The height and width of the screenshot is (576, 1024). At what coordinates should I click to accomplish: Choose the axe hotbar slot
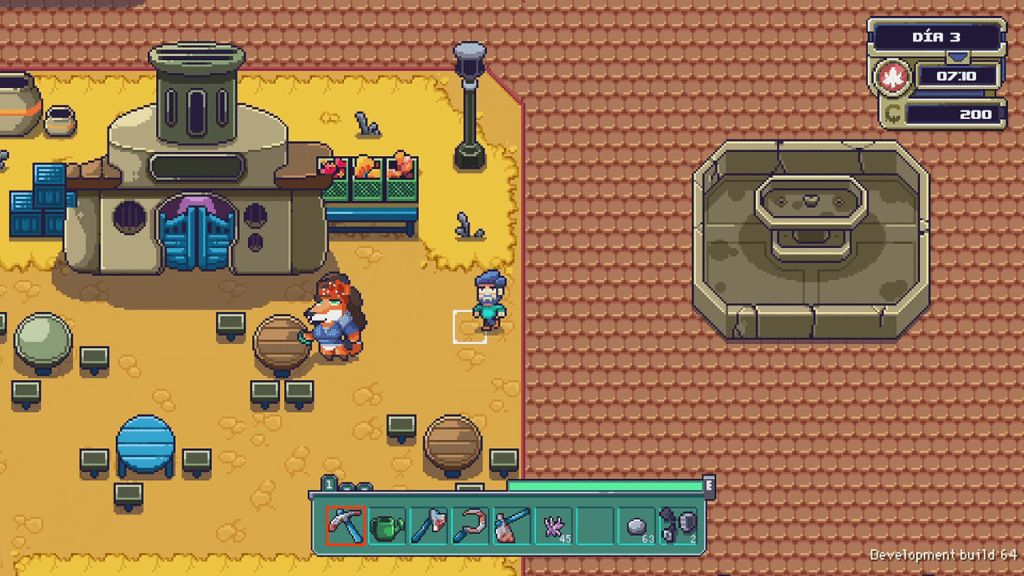[428, 525]
